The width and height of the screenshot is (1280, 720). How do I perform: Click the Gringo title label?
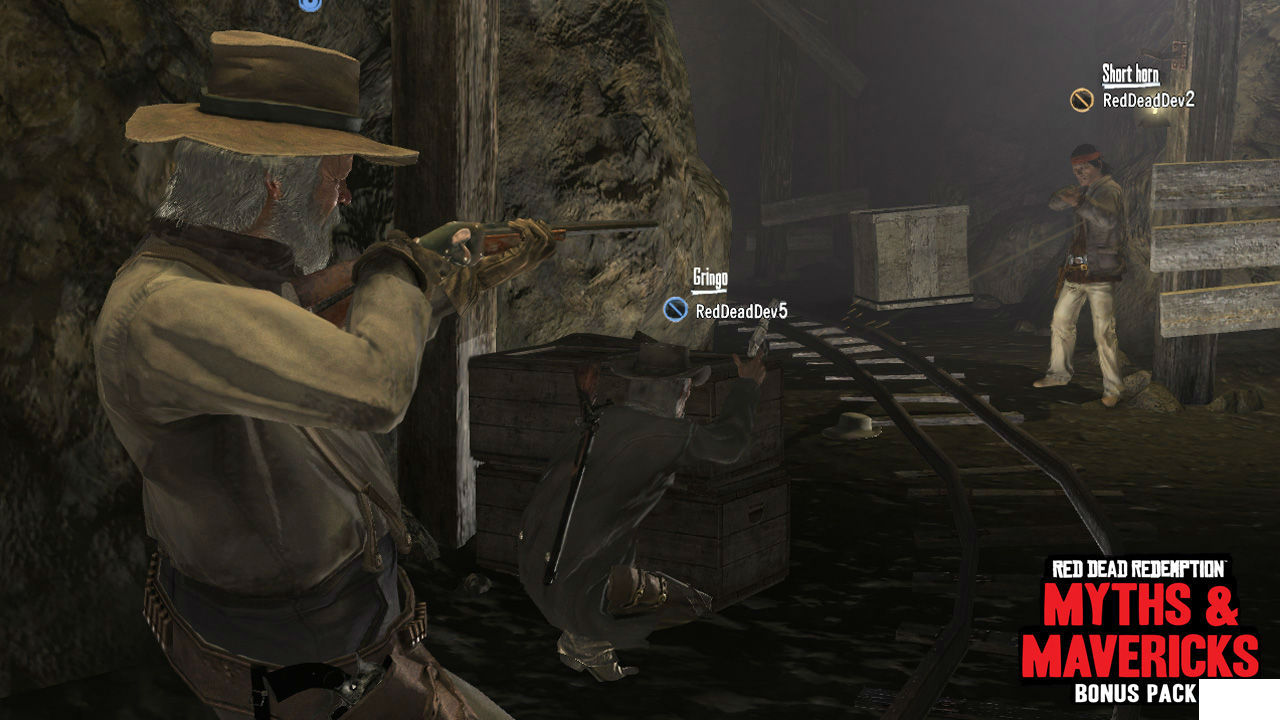point(710,278)
